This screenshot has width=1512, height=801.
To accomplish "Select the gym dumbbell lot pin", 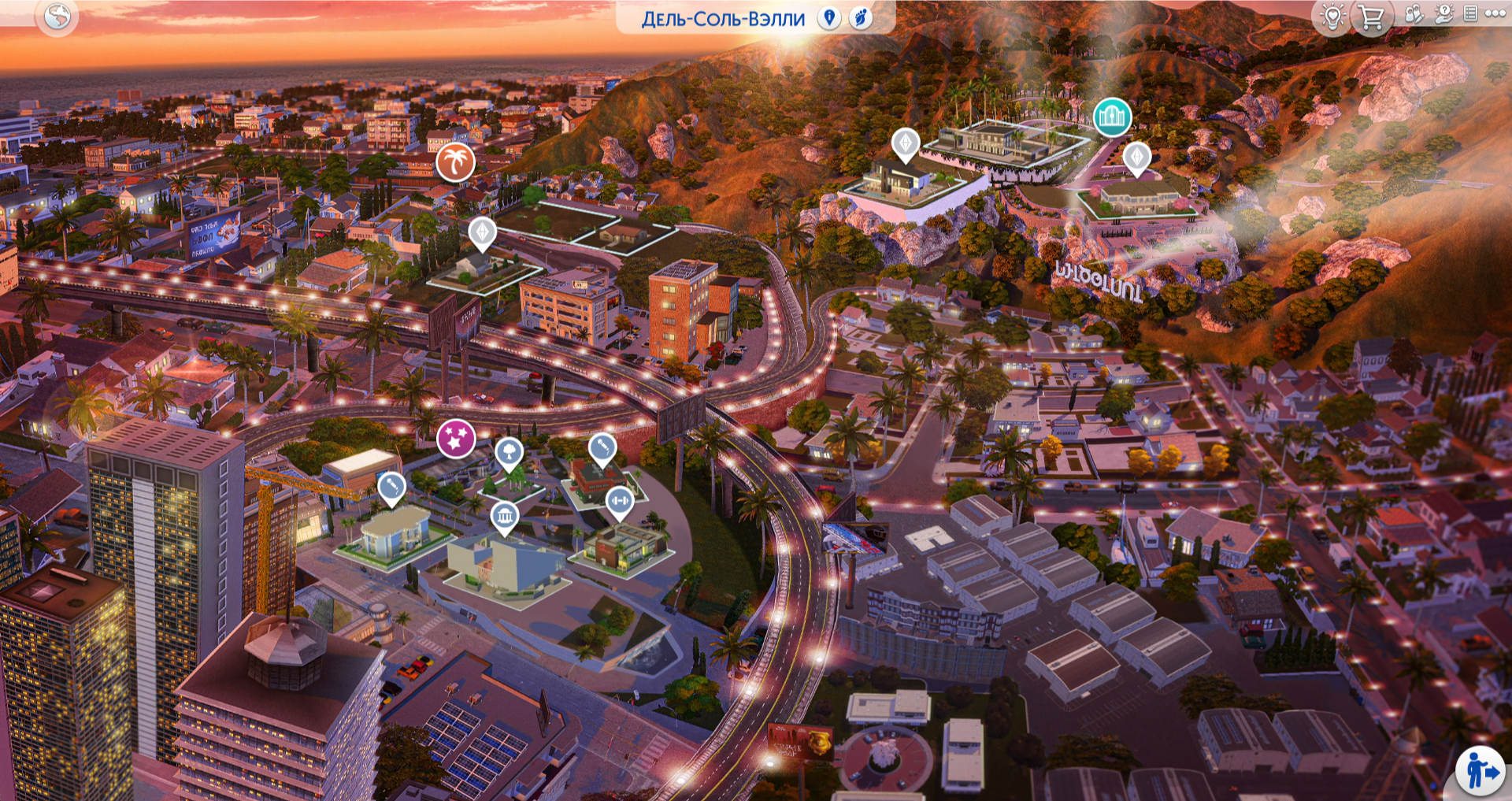I will click(619, 501).
